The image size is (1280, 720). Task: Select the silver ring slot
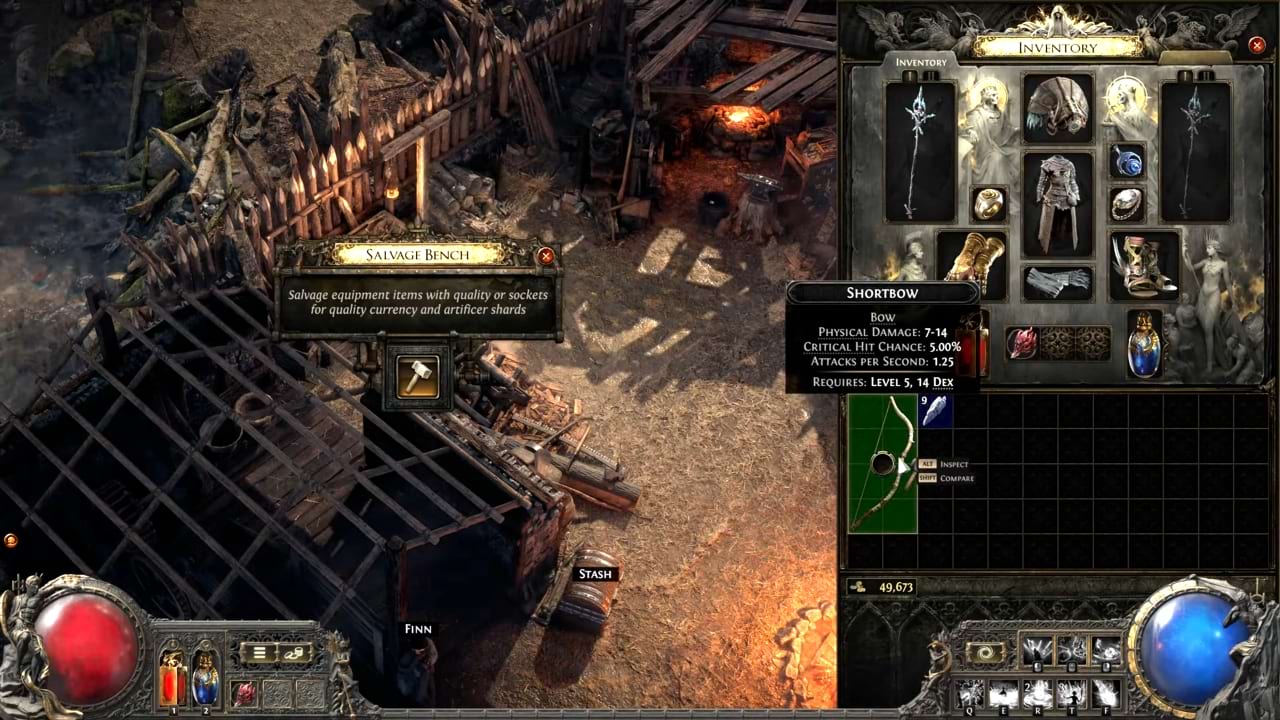tap(1127, 204)
